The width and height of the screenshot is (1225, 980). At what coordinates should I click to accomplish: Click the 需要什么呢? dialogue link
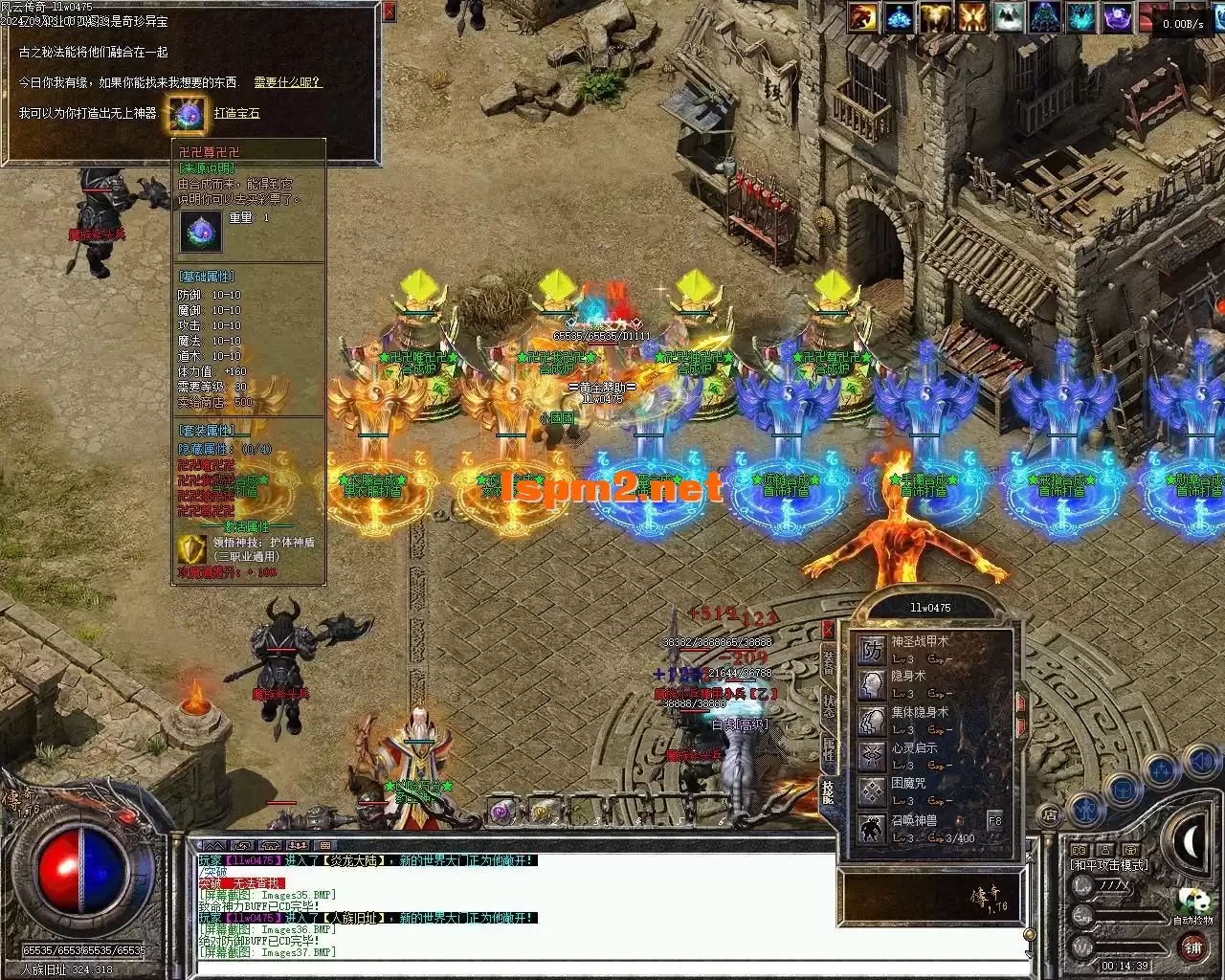point(287,83)
